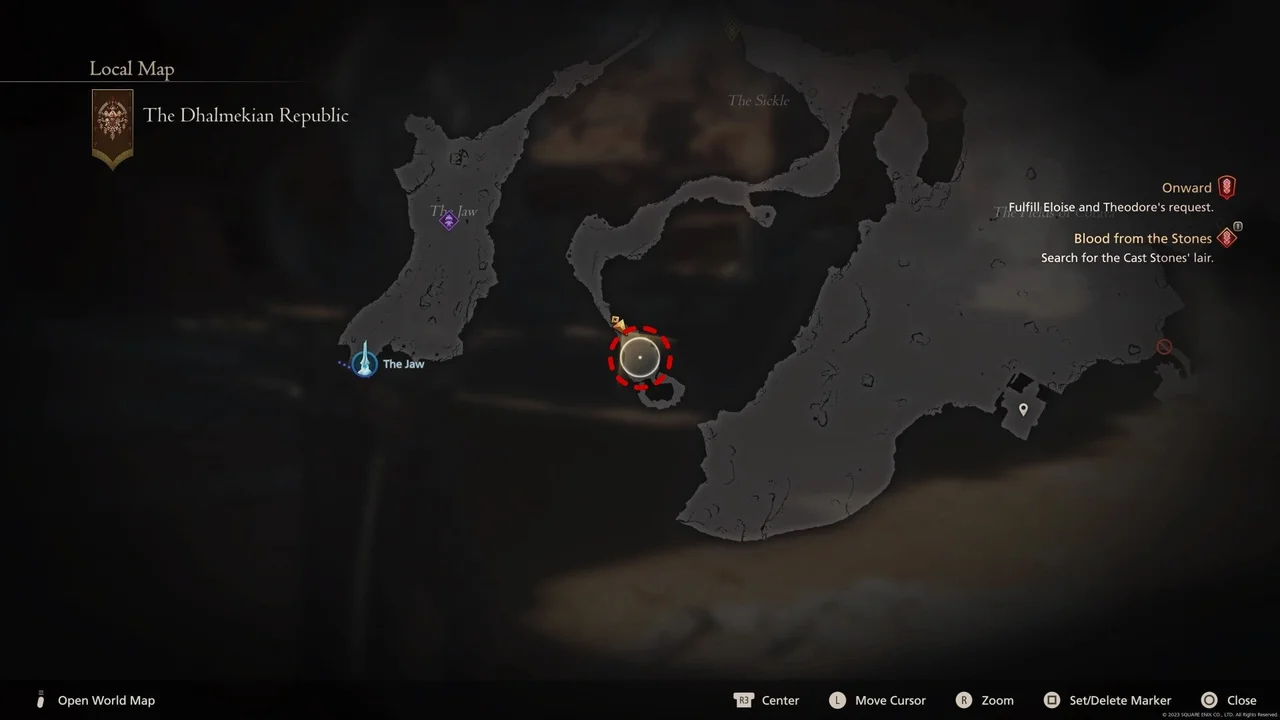Click the Local Map heading
The height and width of the screenshot is (720, 1280).
[131, 68]
